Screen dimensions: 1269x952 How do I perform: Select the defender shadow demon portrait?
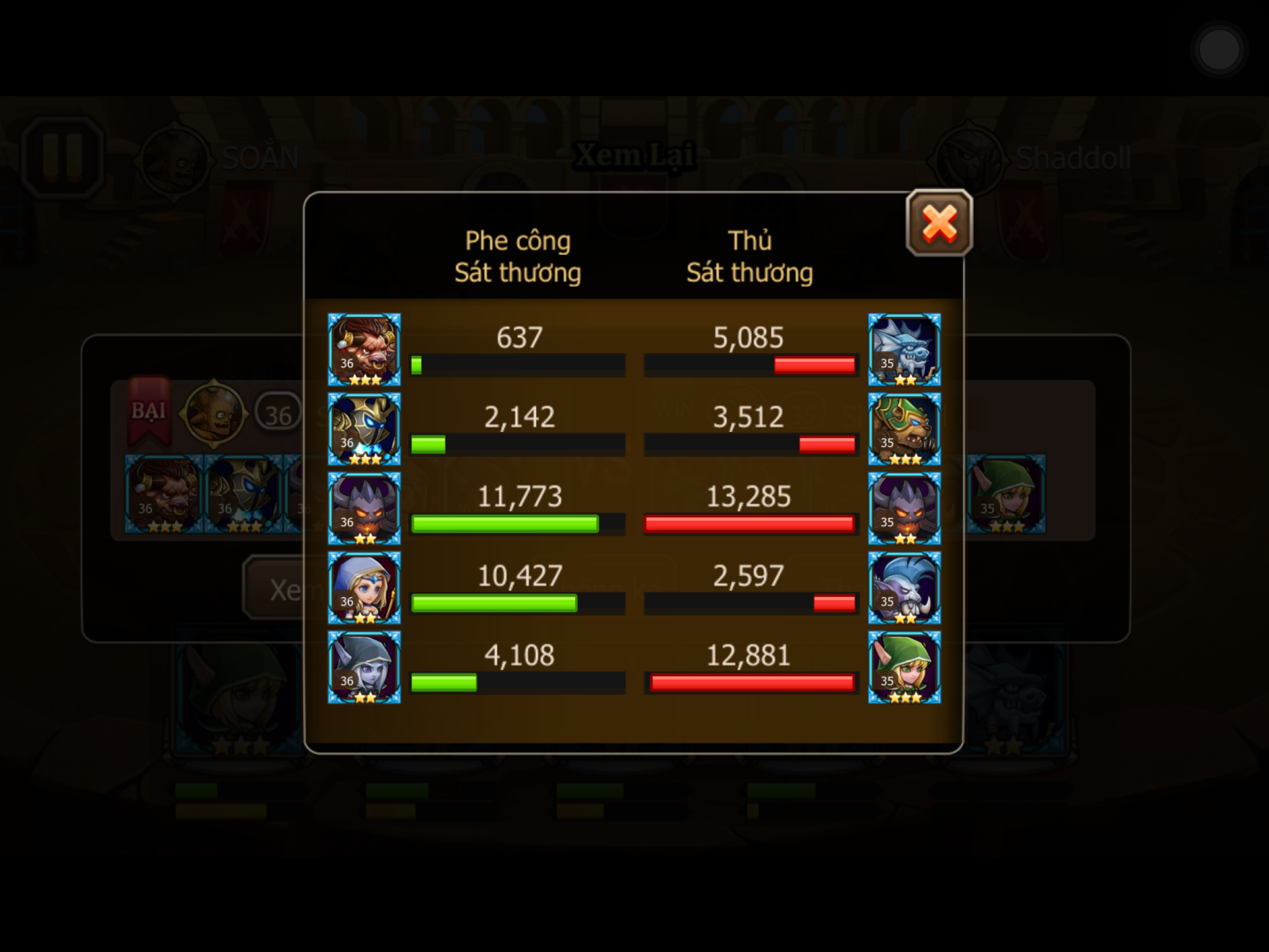pos(904,508)
